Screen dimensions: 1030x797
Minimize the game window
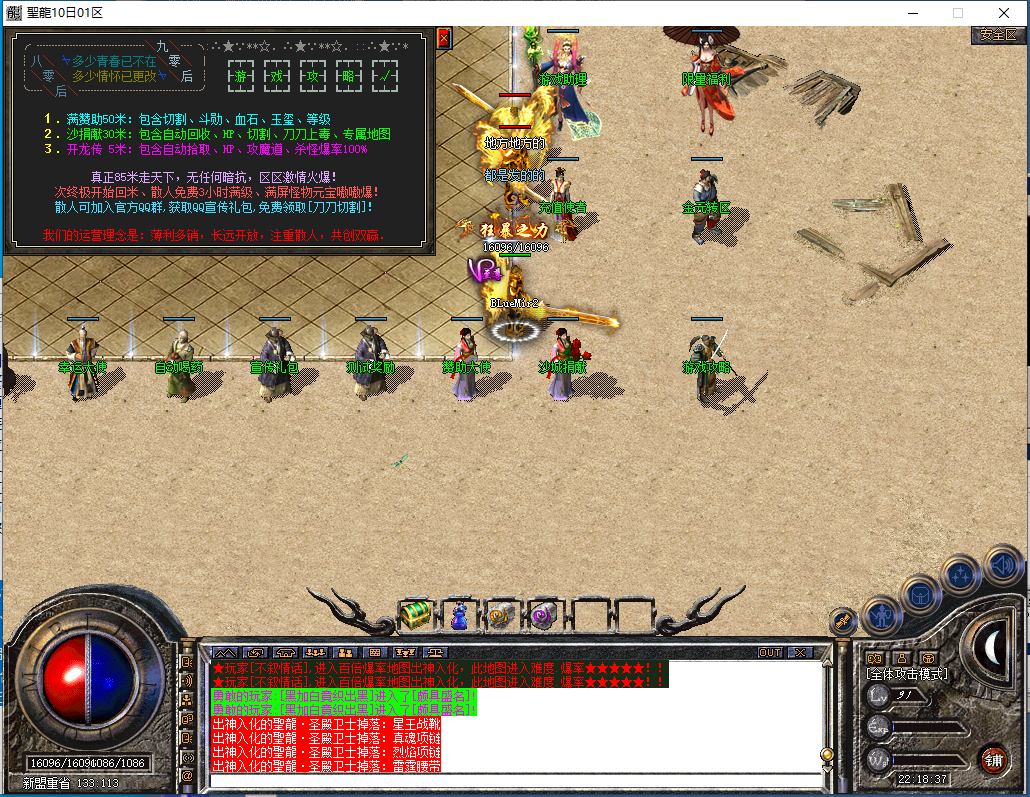coord(911,13)
